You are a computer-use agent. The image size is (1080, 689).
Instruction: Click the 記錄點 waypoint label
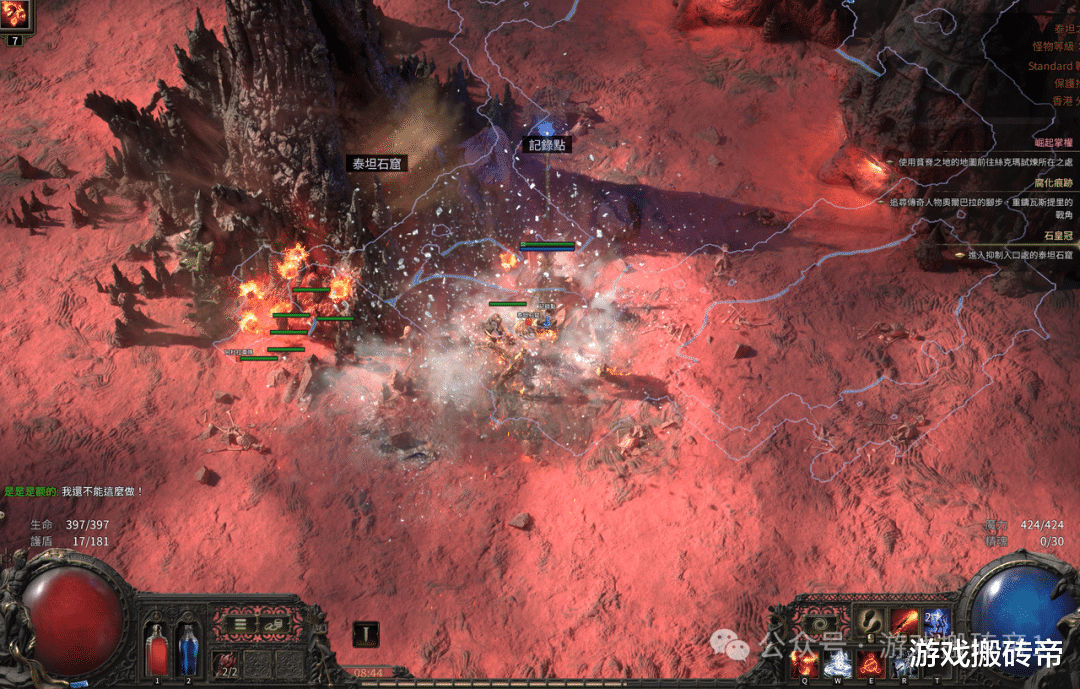click(548, 144)
